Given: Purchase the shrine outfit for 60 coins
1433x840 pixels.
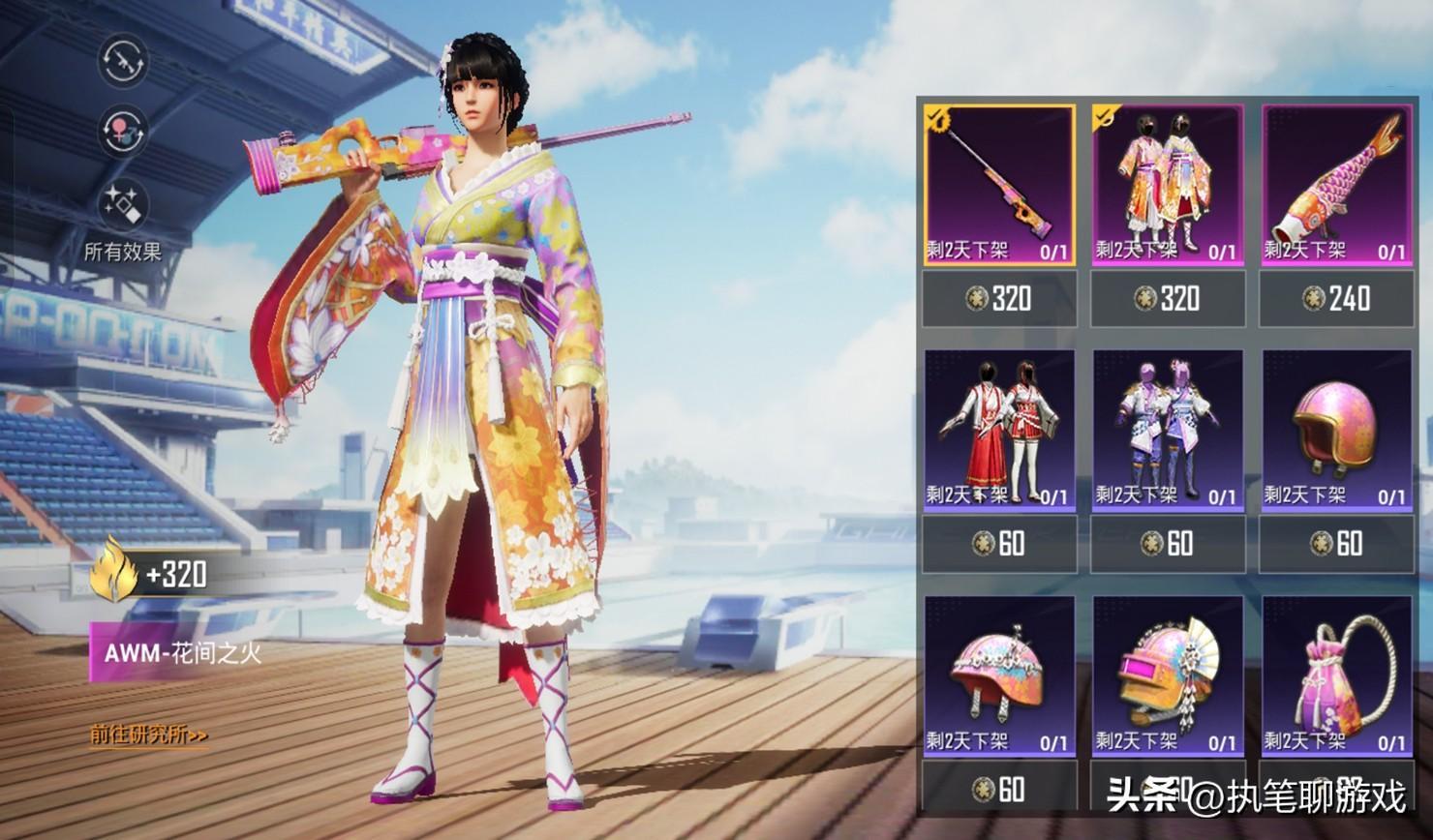Looking at the screenshot, I should pyautogui.click(x=999, y=544).
